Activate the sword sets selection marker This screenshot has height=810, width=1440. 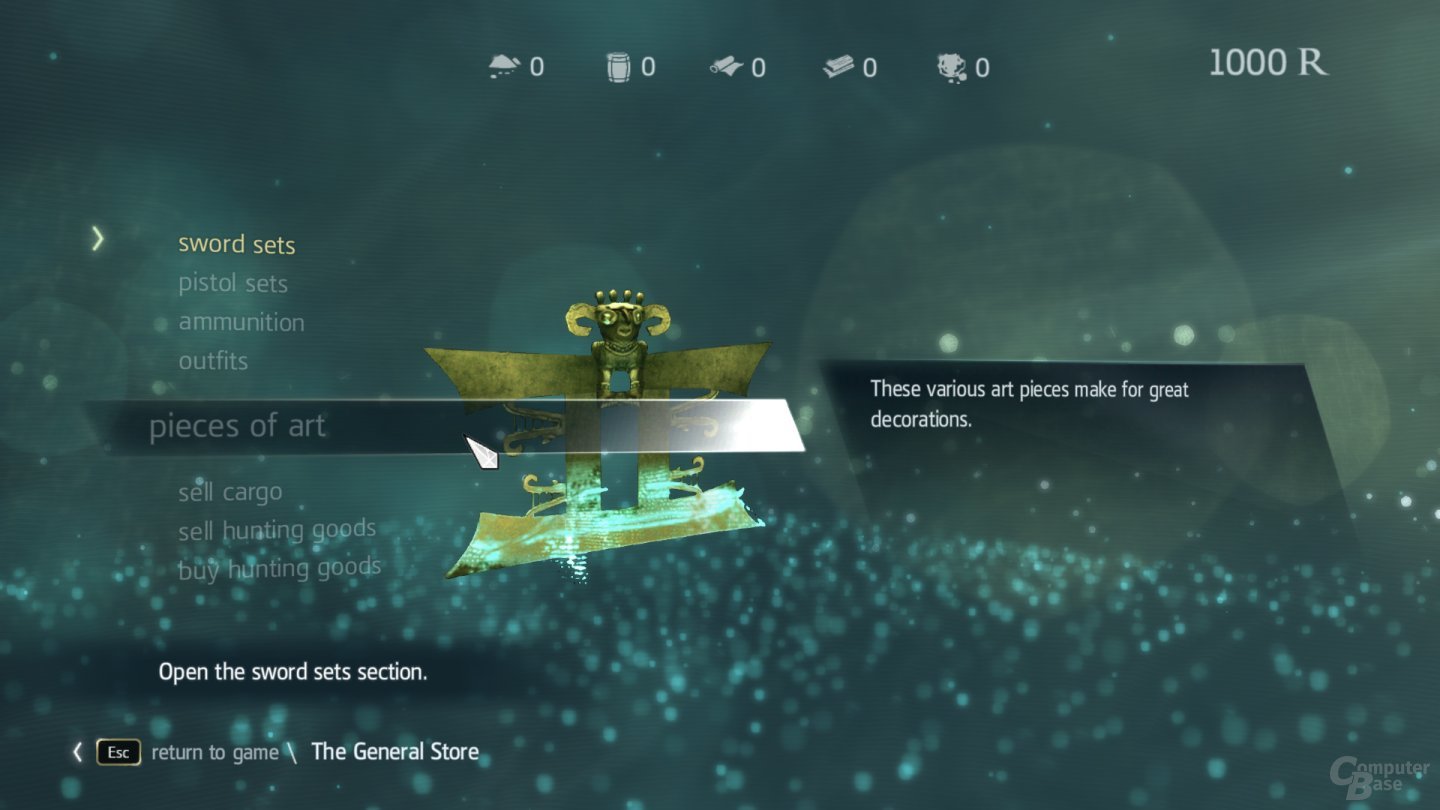96,240
